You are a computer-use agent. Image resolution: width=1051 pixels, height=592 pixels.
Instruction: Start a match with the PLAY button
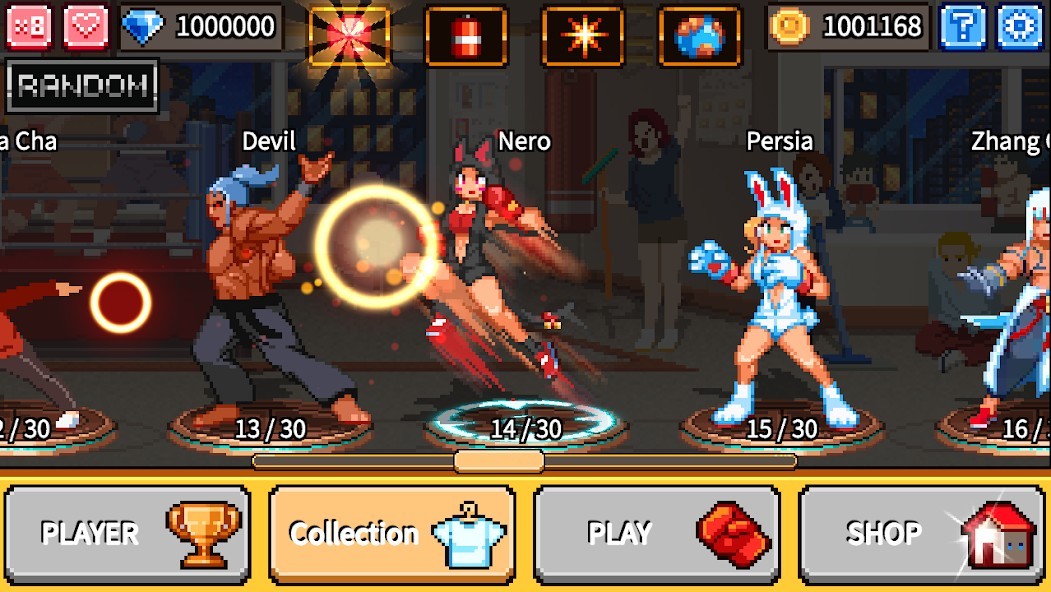point(657,533)
